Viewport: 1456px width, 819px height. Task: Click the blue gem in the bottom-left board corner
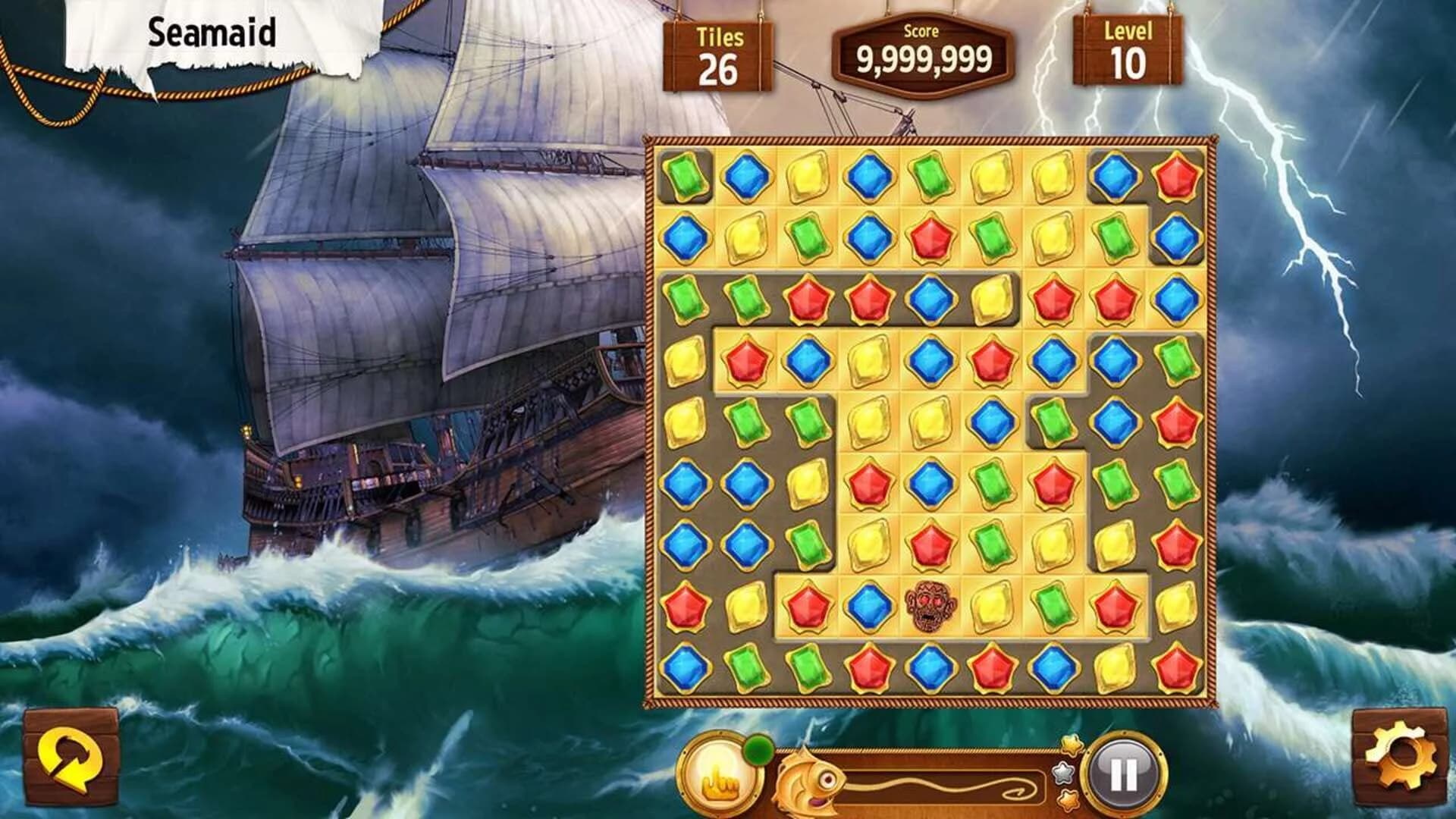pos(685,668)
